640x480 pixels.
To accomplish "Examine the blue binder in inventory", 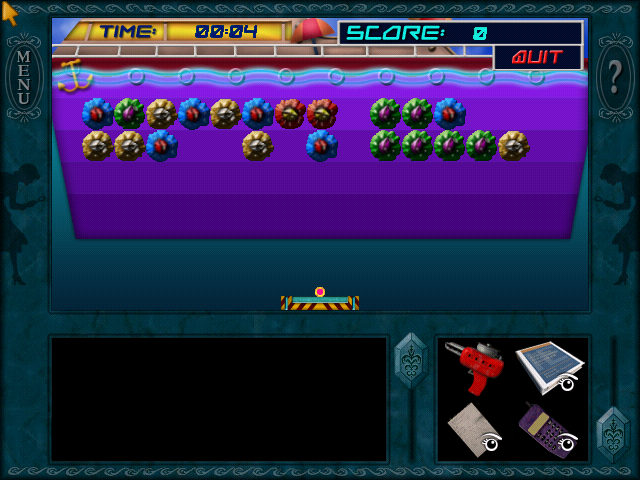I will (549, 366).
